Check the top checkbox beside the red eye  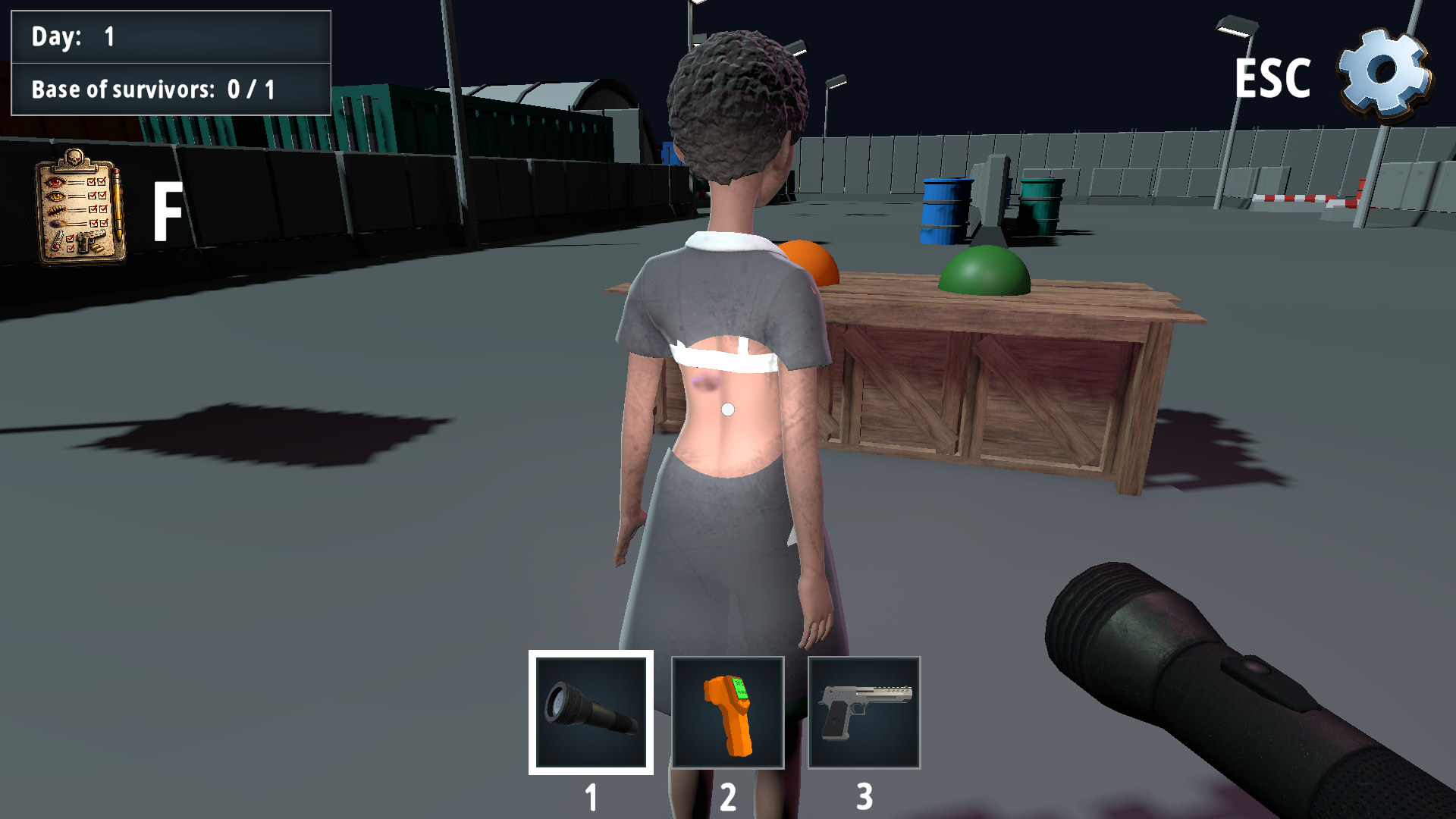tap(91, 182)
